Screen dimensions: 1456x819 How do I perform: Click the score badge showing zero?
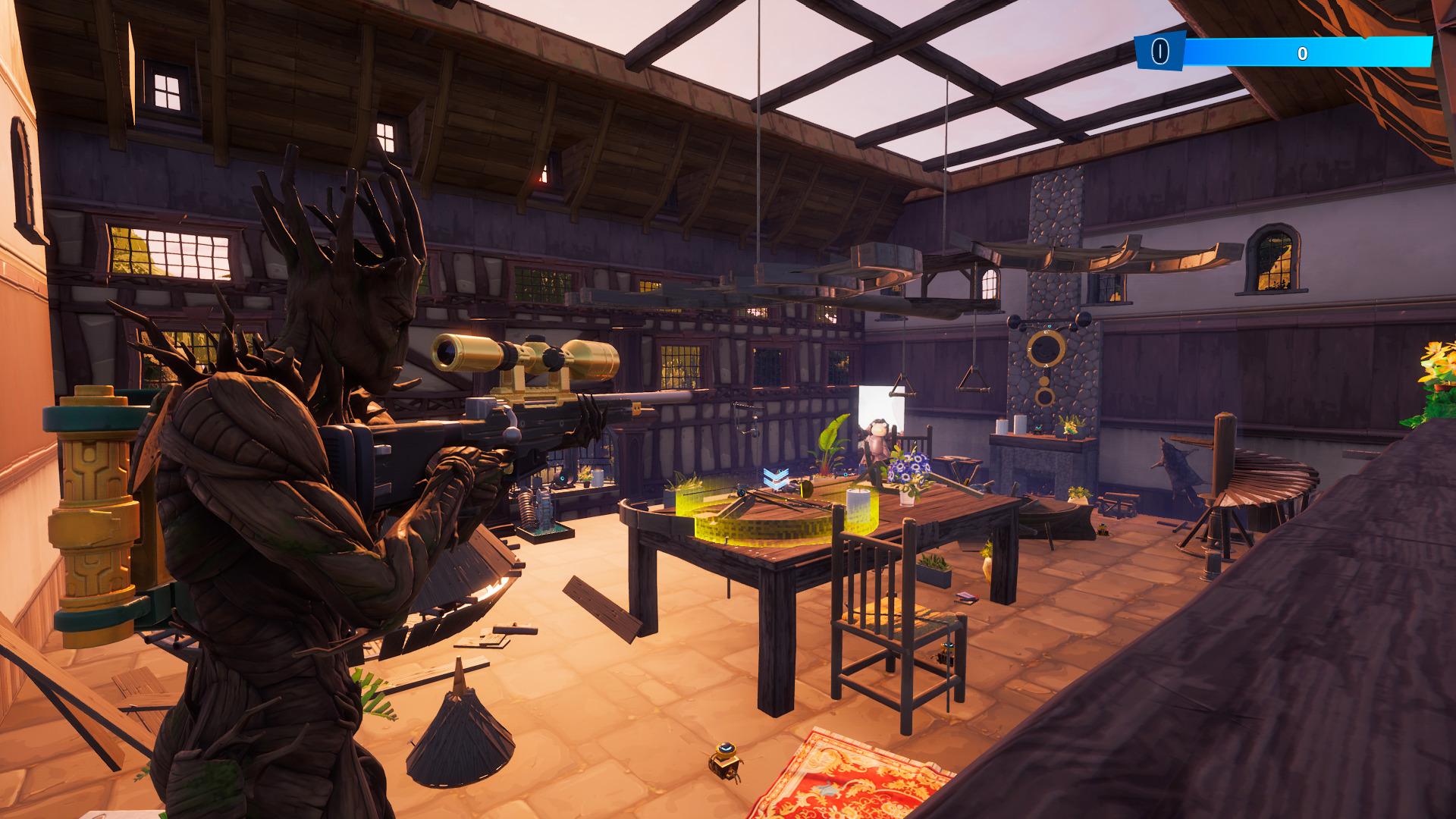point(1160,52)
